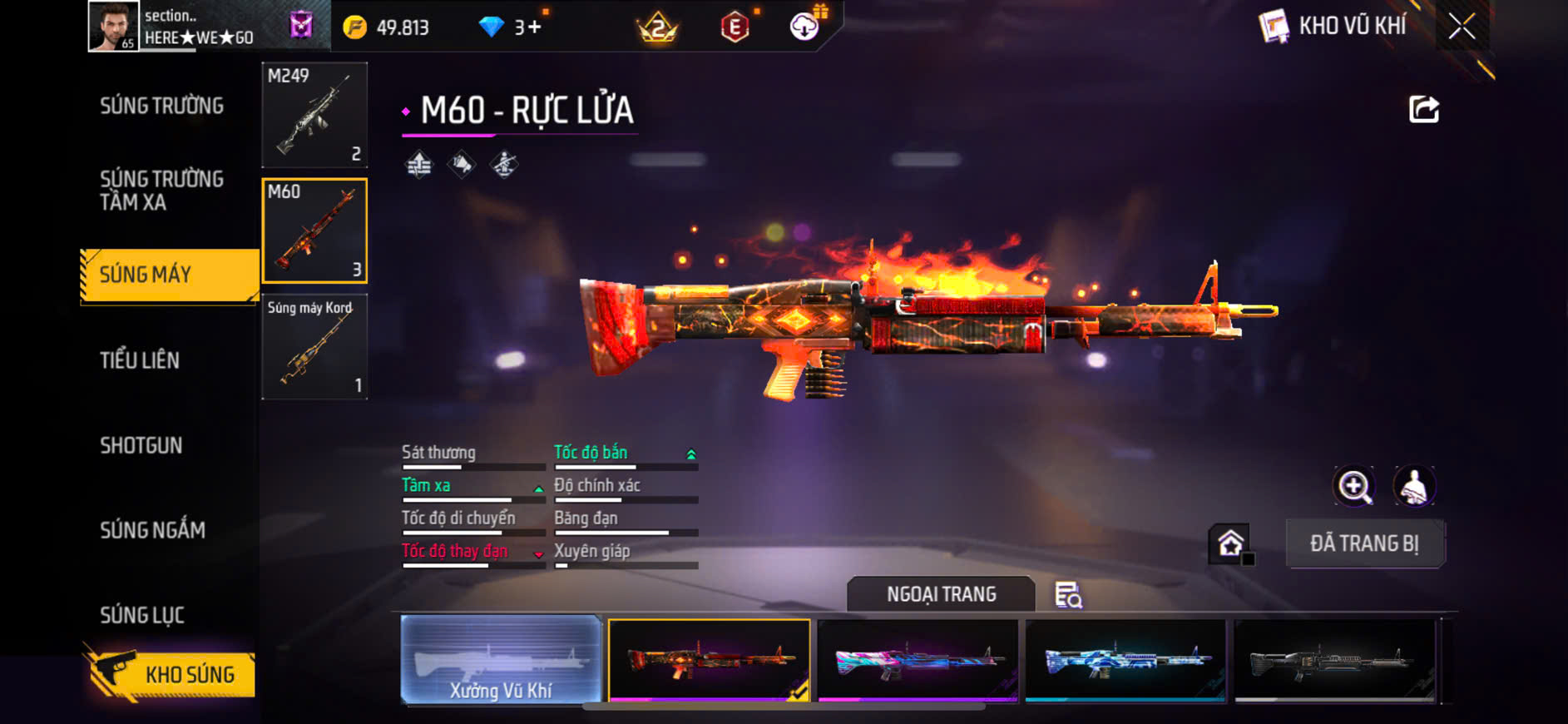This screenshot has height=724, width=1568.
Task: Open the player profile avatar
Action: (114, 27)
